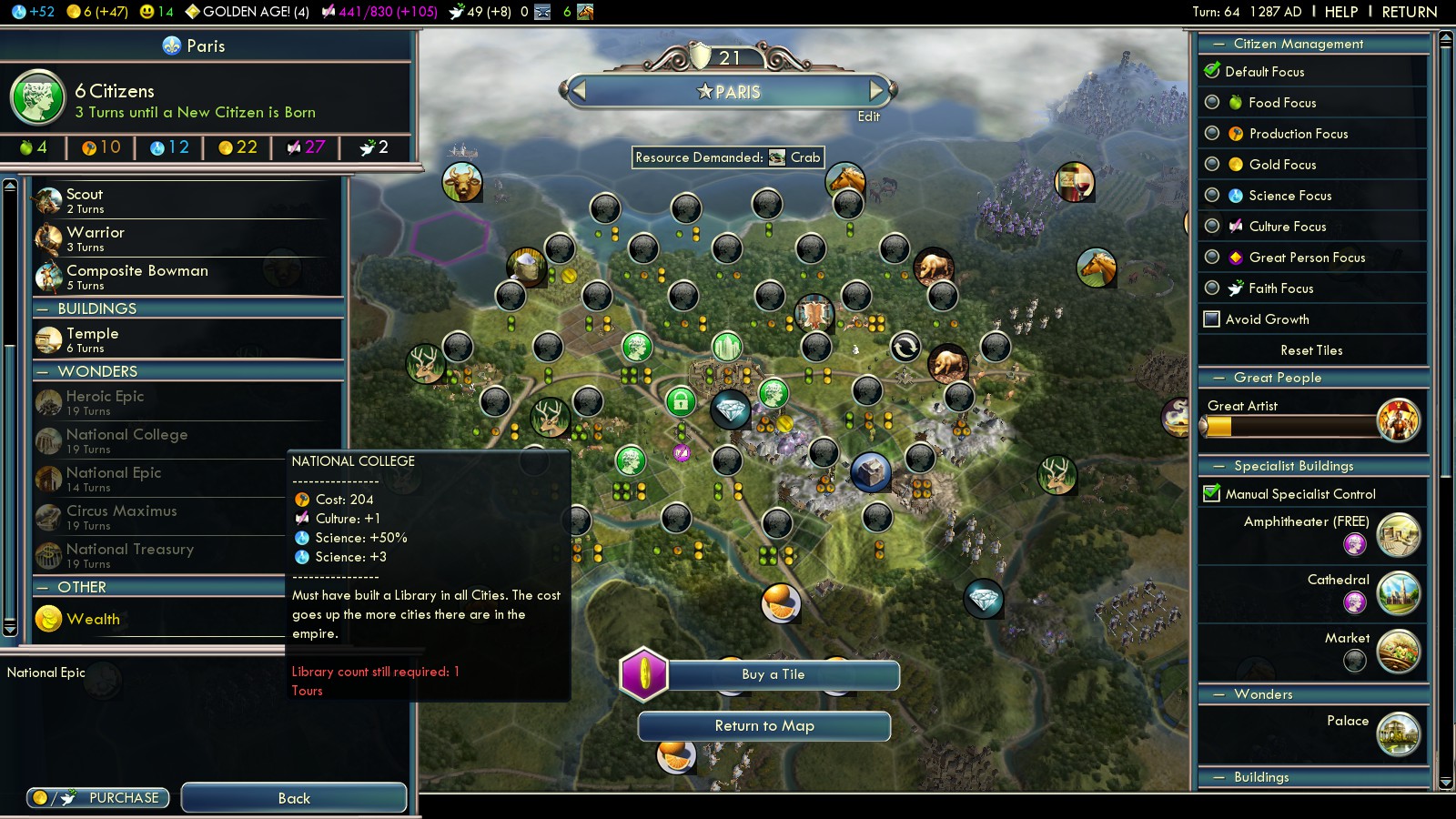Viewport: 1456px width, 819px height.
Task: Buy a Tile for Paris
Action: coord(773,674)
